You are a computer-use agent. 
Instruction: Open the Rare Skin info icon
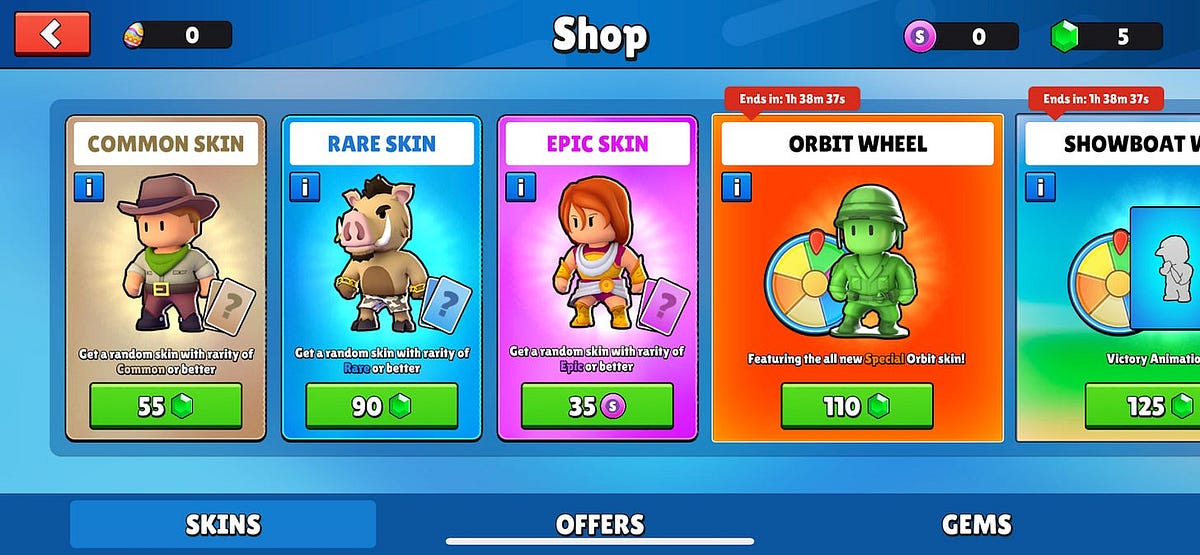point(304,187)
